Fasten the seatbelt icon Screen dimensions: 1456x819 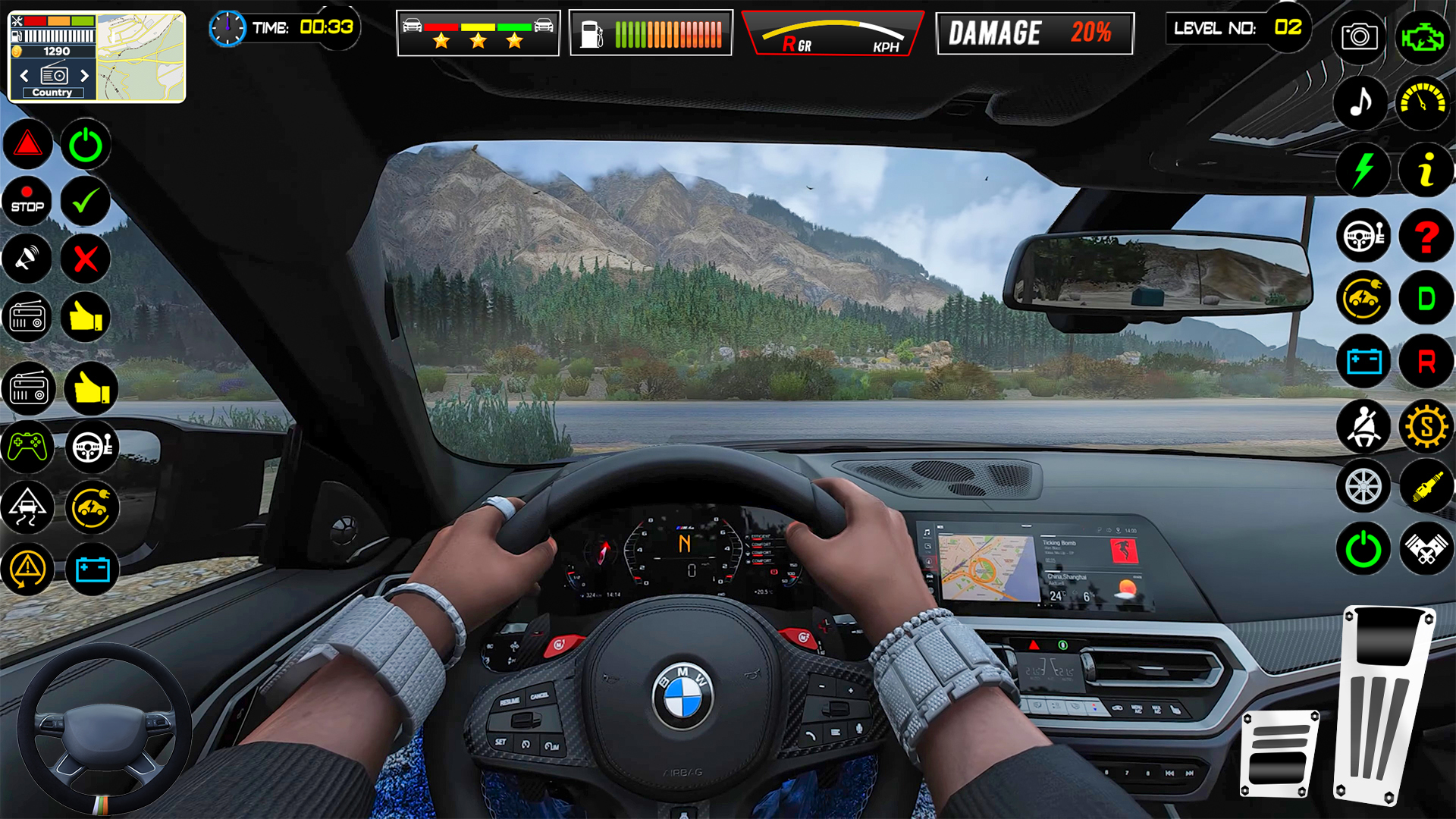click(1363, 427)
